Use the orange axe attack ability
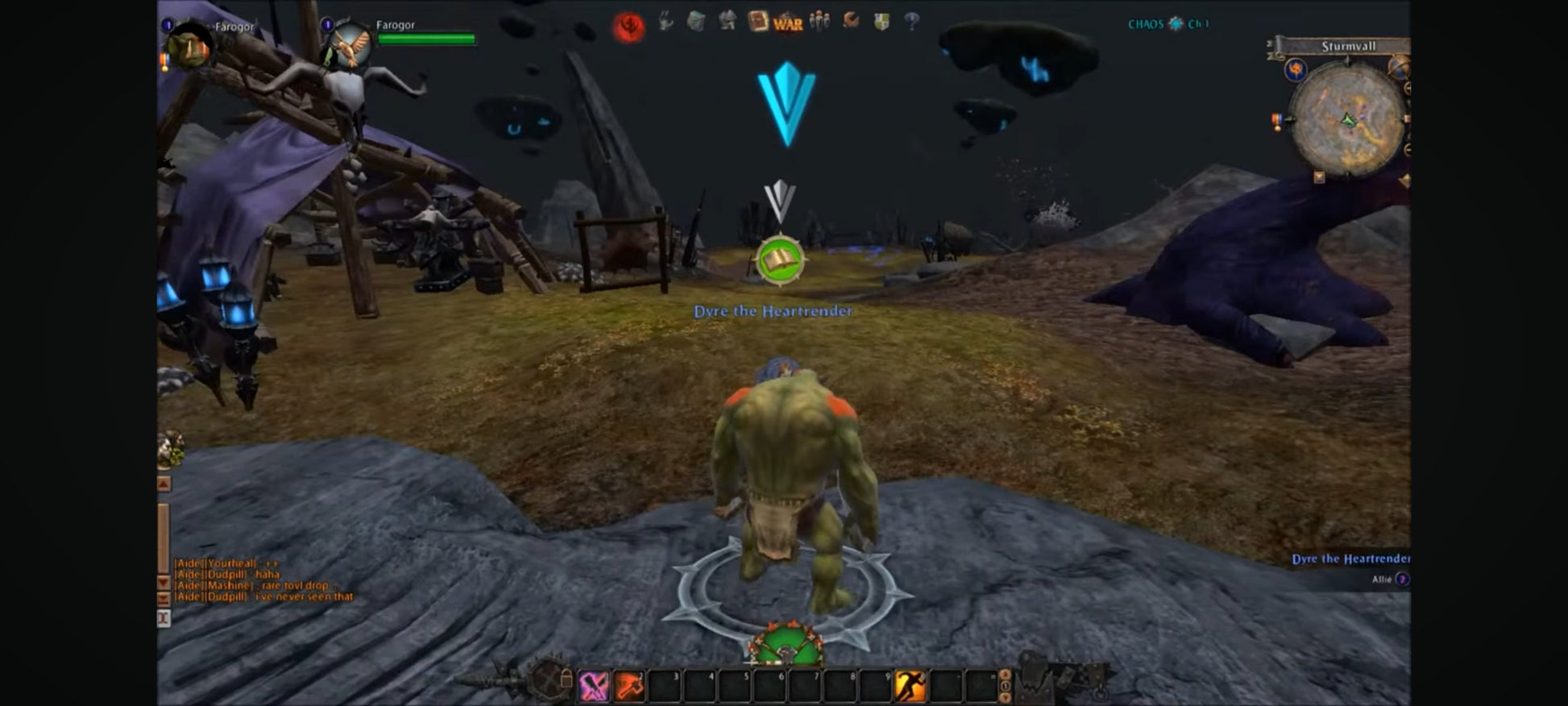 (x=629, y=686)
